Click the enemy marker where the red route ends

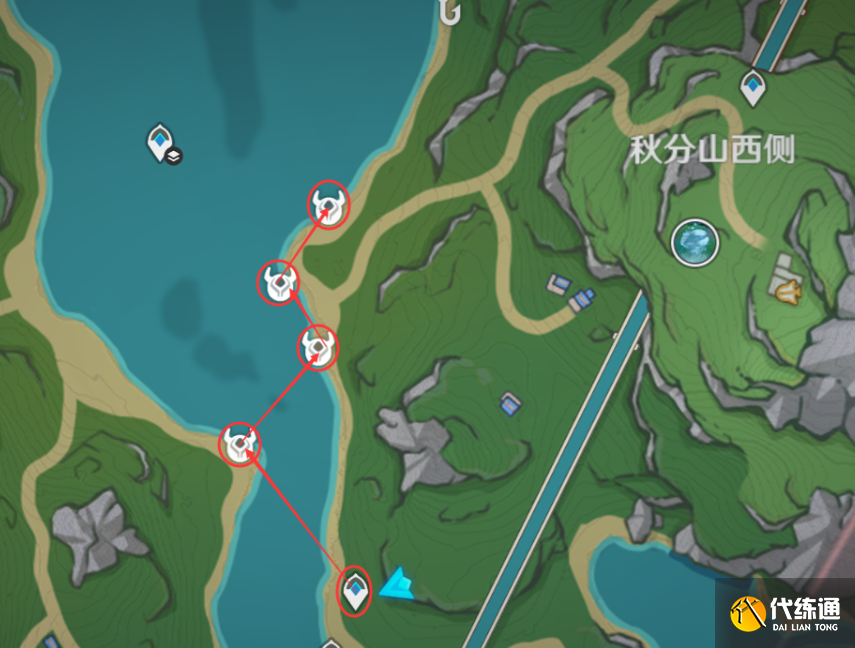point(328,206)
